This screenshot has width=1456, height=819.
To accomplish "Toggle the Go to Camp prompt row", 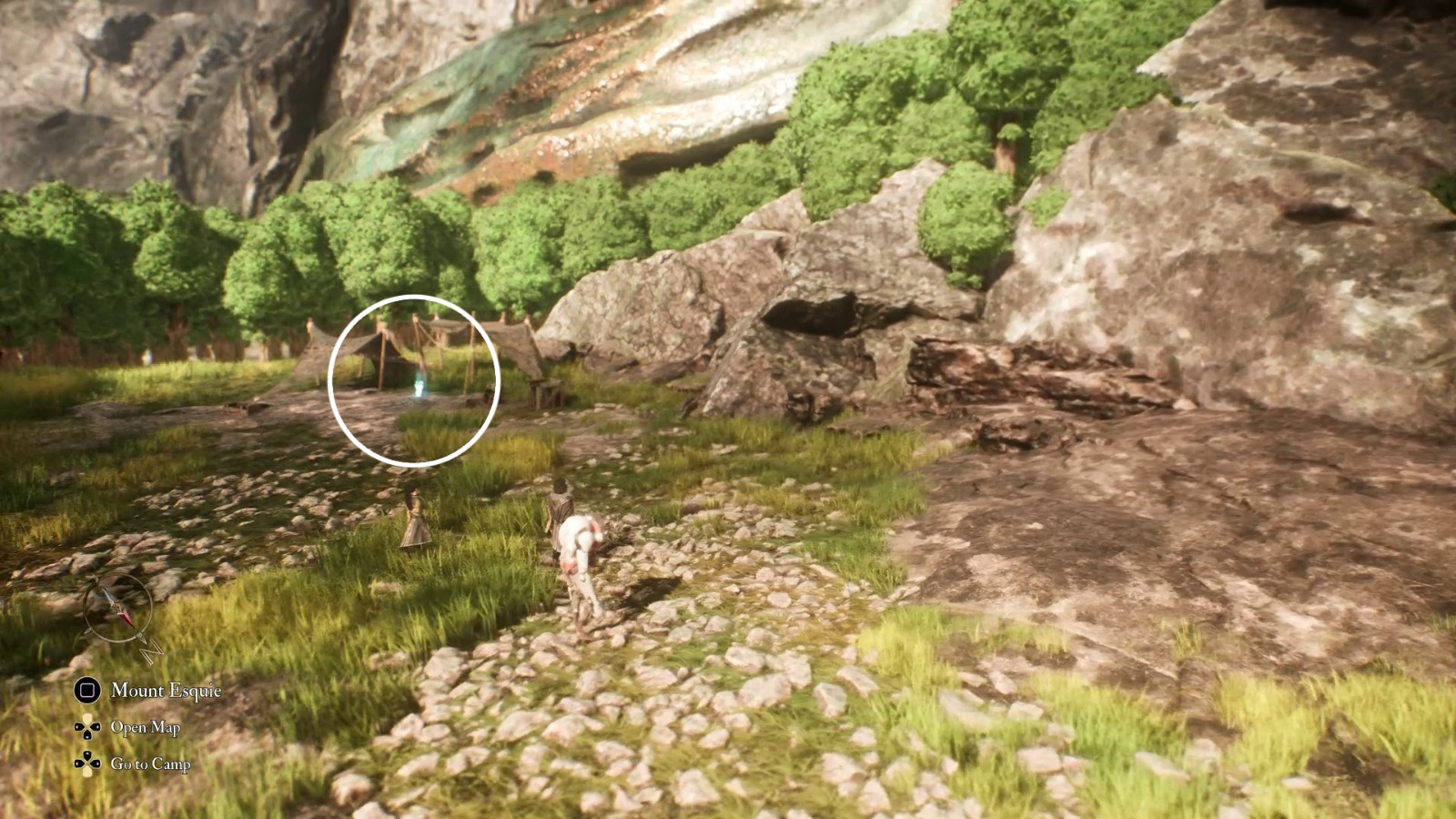I will click(132, 763).
